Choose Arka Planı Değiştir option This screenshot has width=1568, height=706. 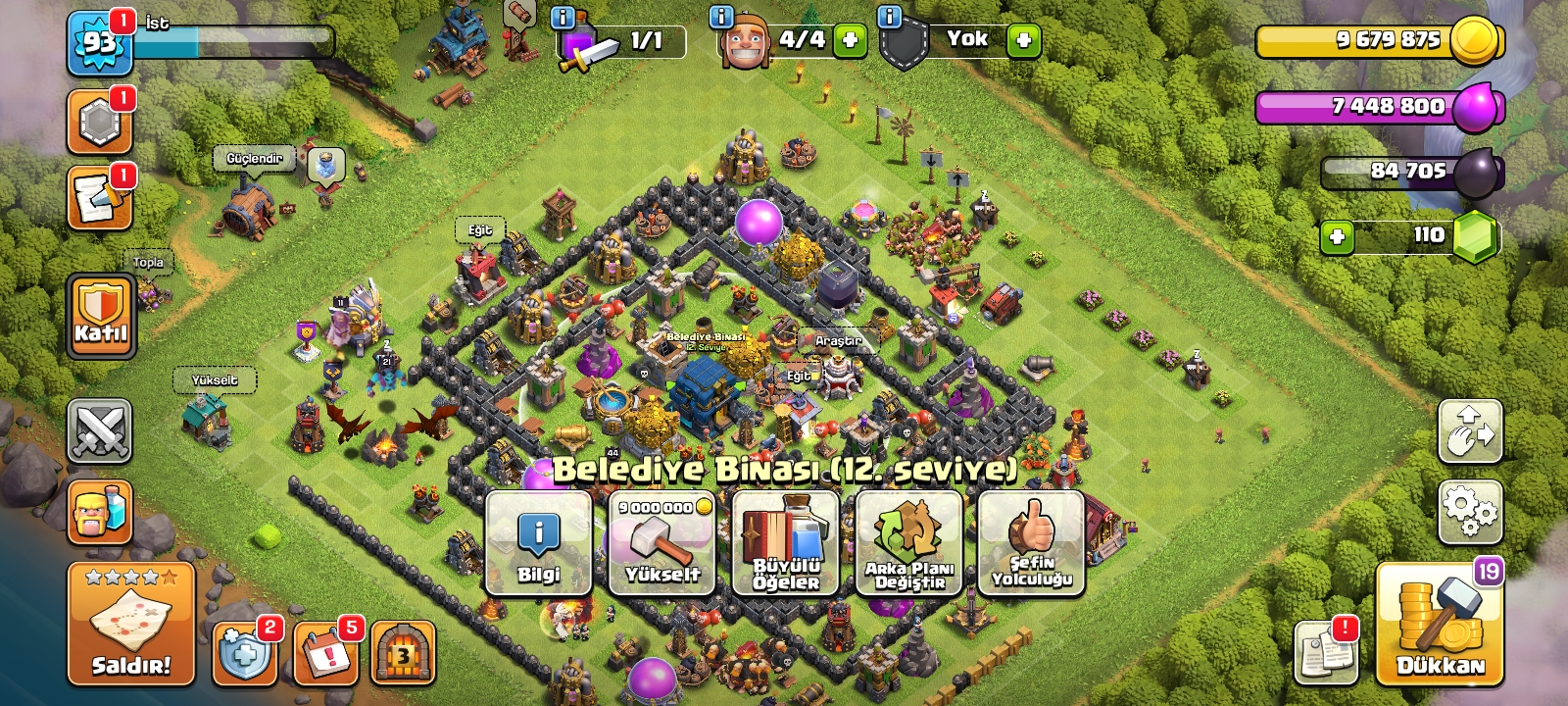[x=908, y=543]
